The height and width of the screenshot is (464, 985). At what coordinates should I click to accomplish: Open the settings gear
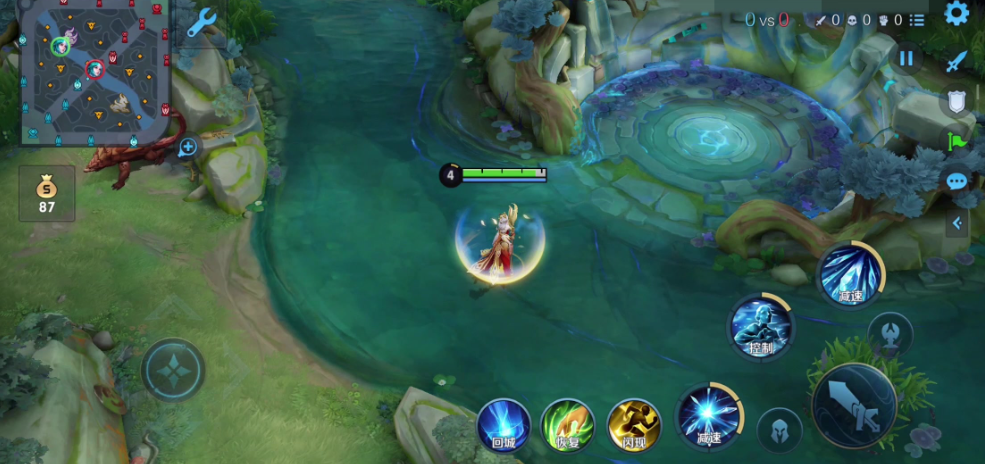pos(957,14)
